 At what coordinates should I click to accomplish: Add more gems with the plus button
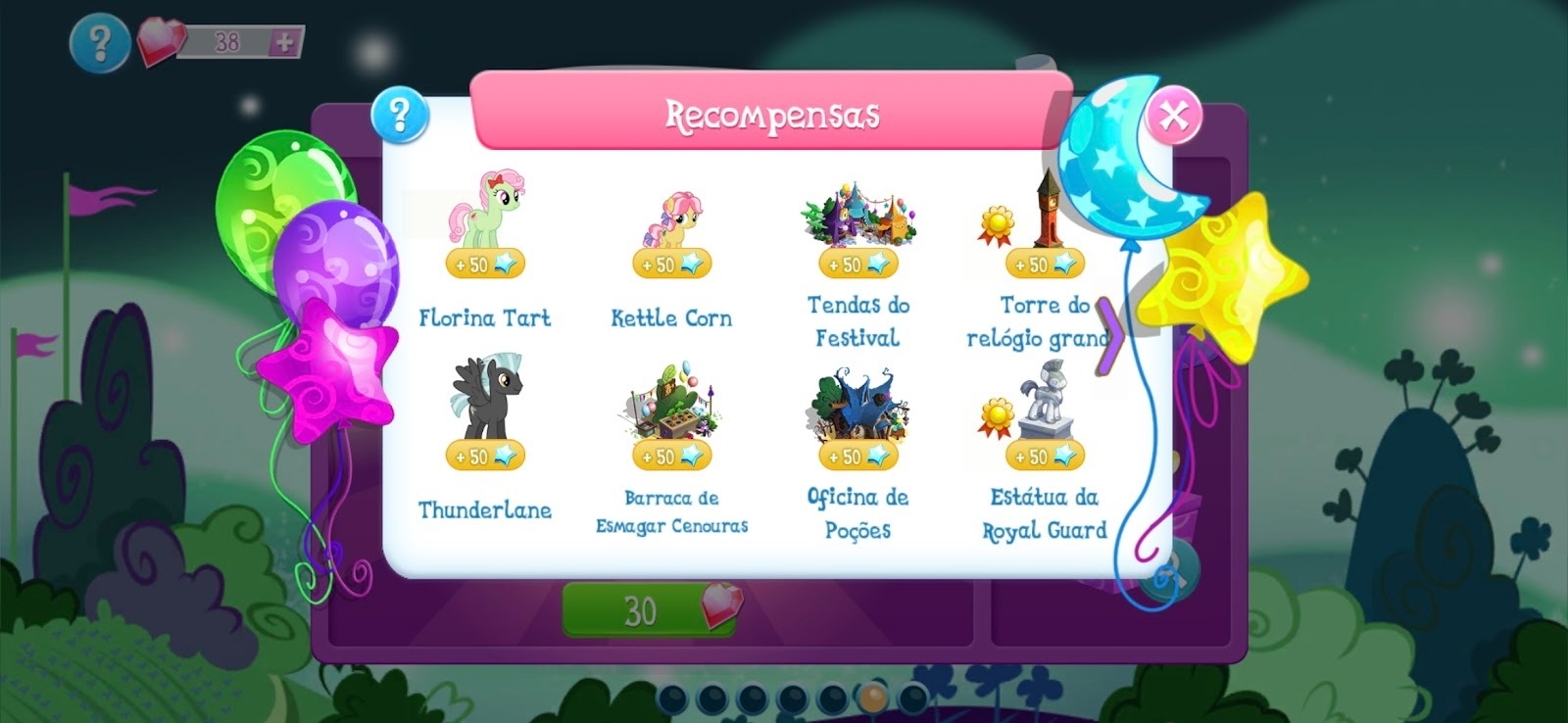(x=284, y=42)
